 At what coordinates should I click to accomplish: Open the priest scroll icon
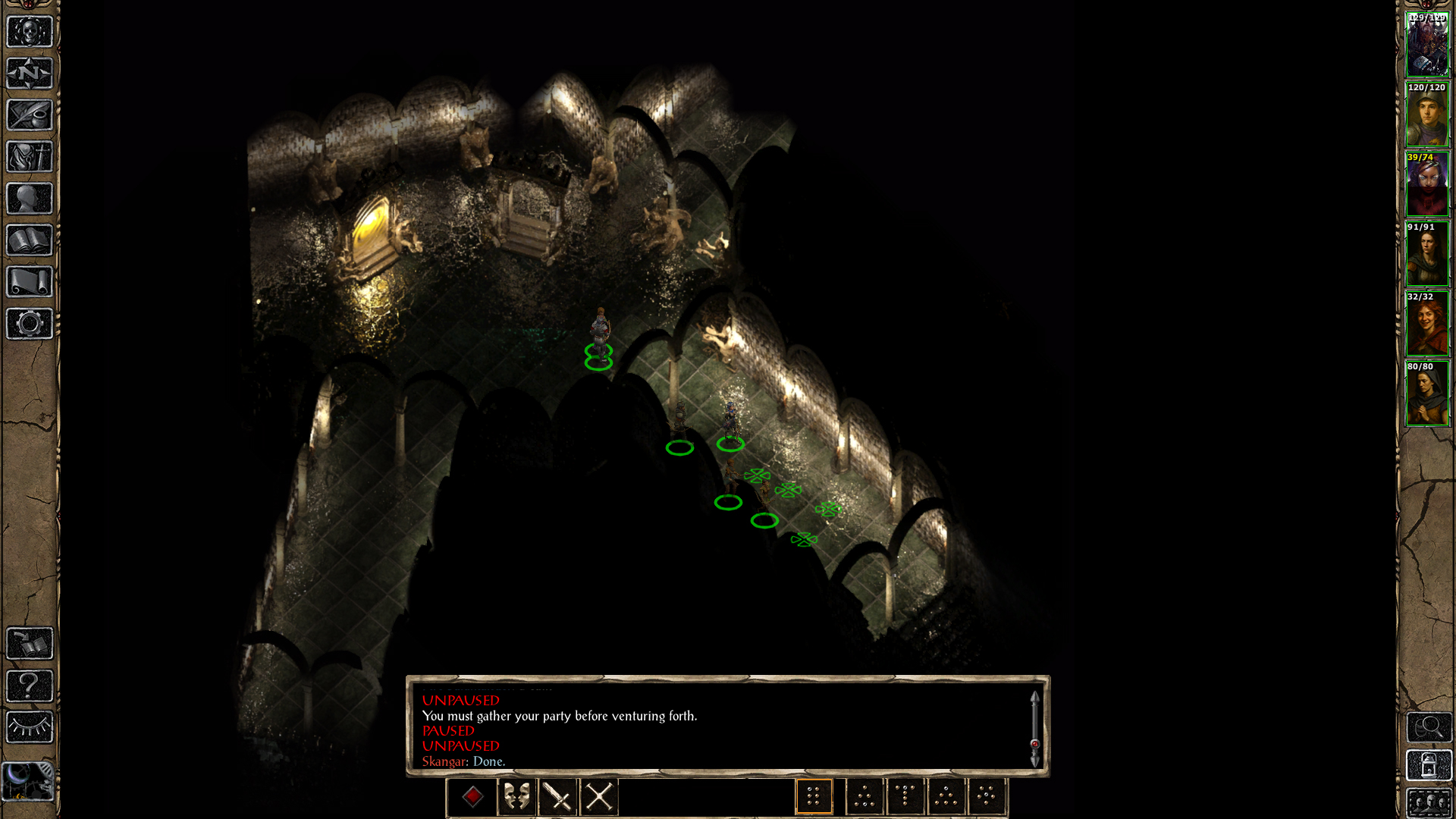click(x=30, y=282)
